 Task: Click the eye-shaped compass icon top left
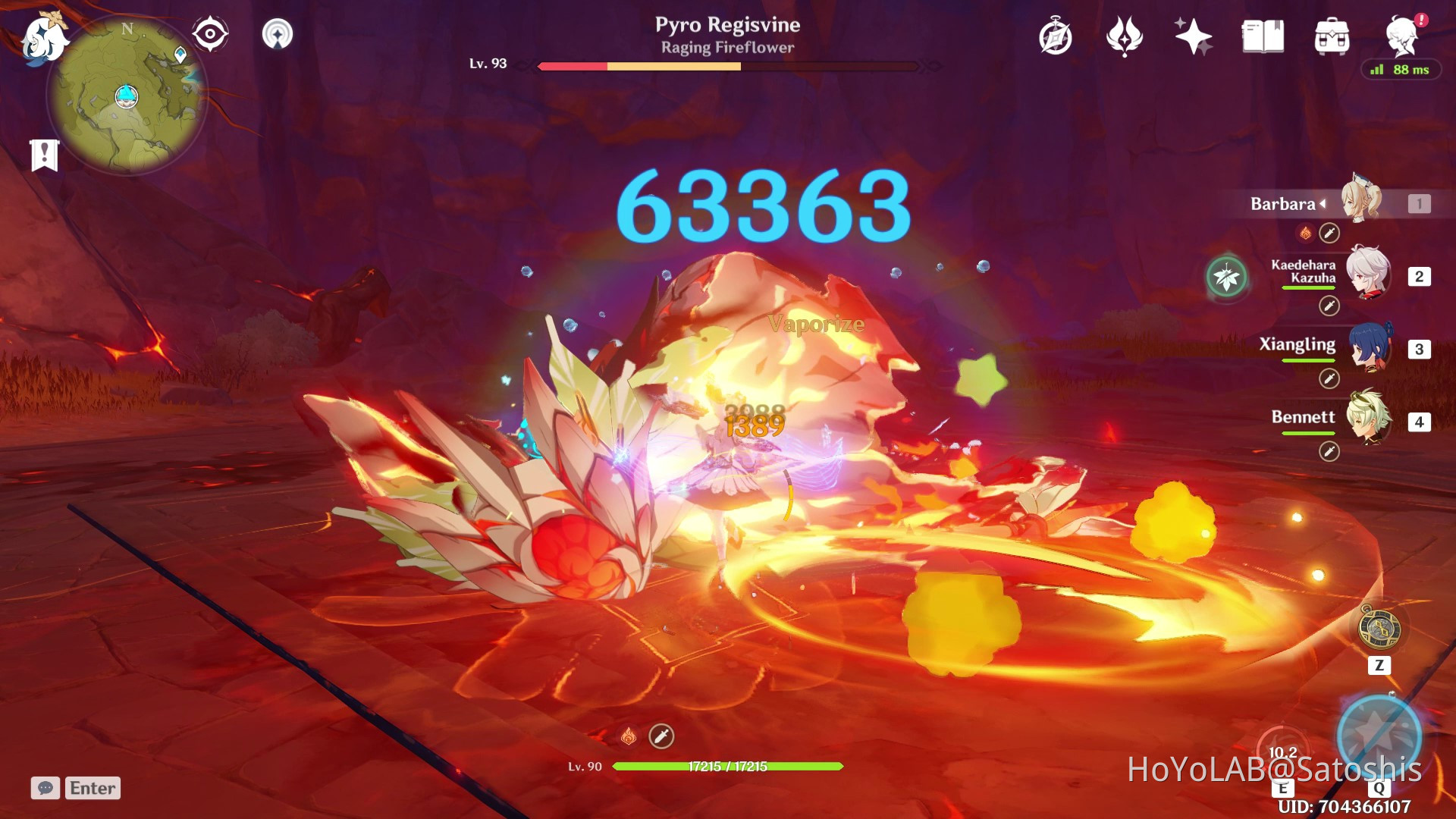[x=209, y=33]
